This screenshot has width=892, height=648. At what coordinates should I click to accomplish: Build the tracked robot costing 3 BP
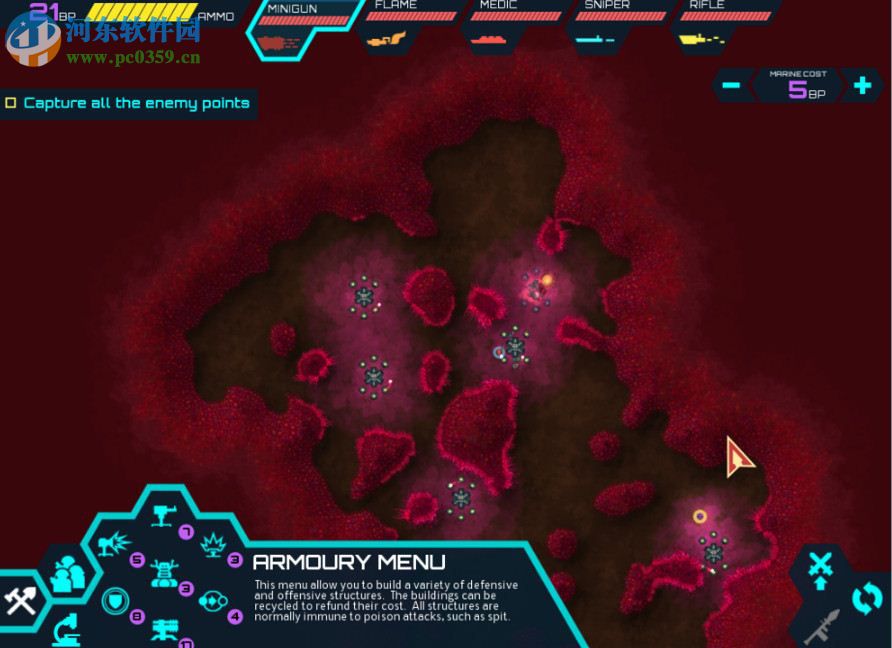164,573
